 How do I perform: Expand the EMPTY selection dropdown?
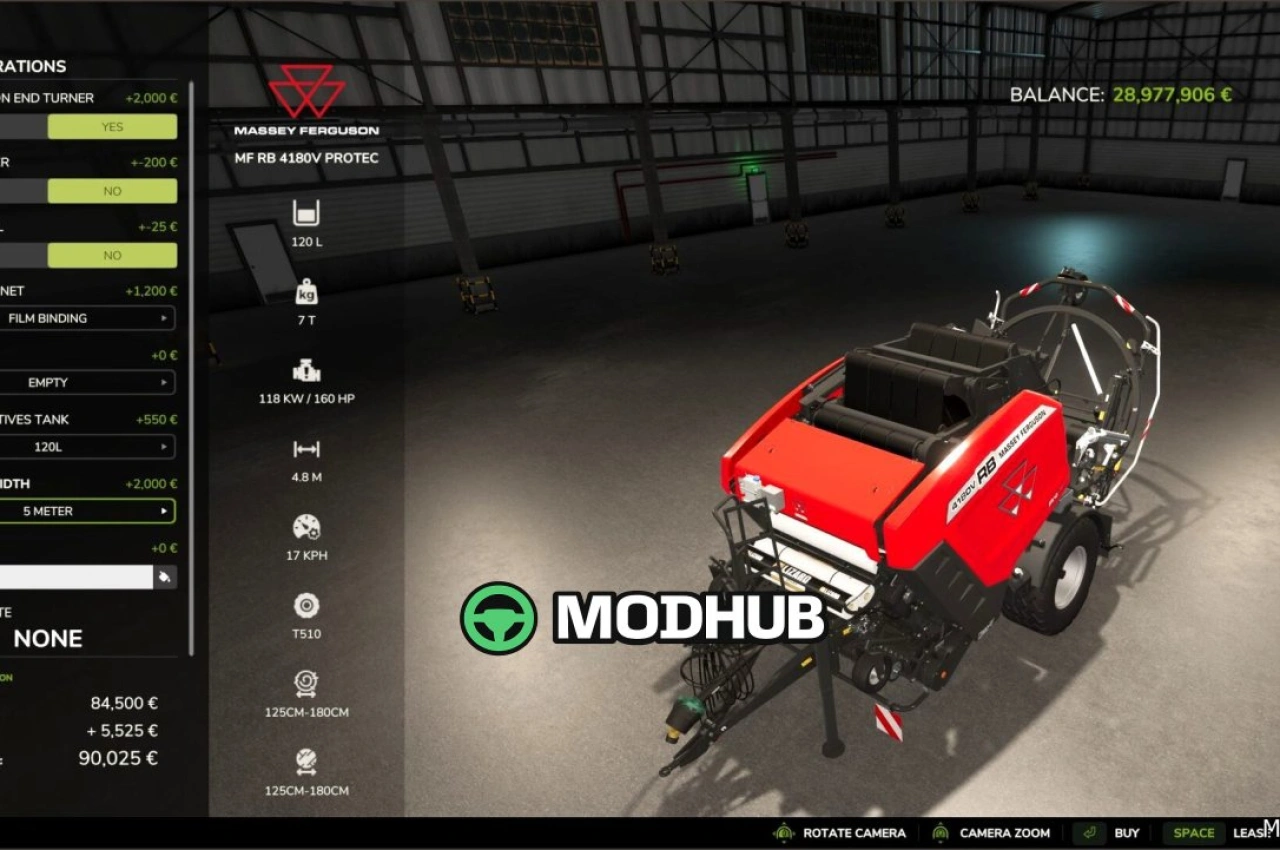click(x=90, y=382)
